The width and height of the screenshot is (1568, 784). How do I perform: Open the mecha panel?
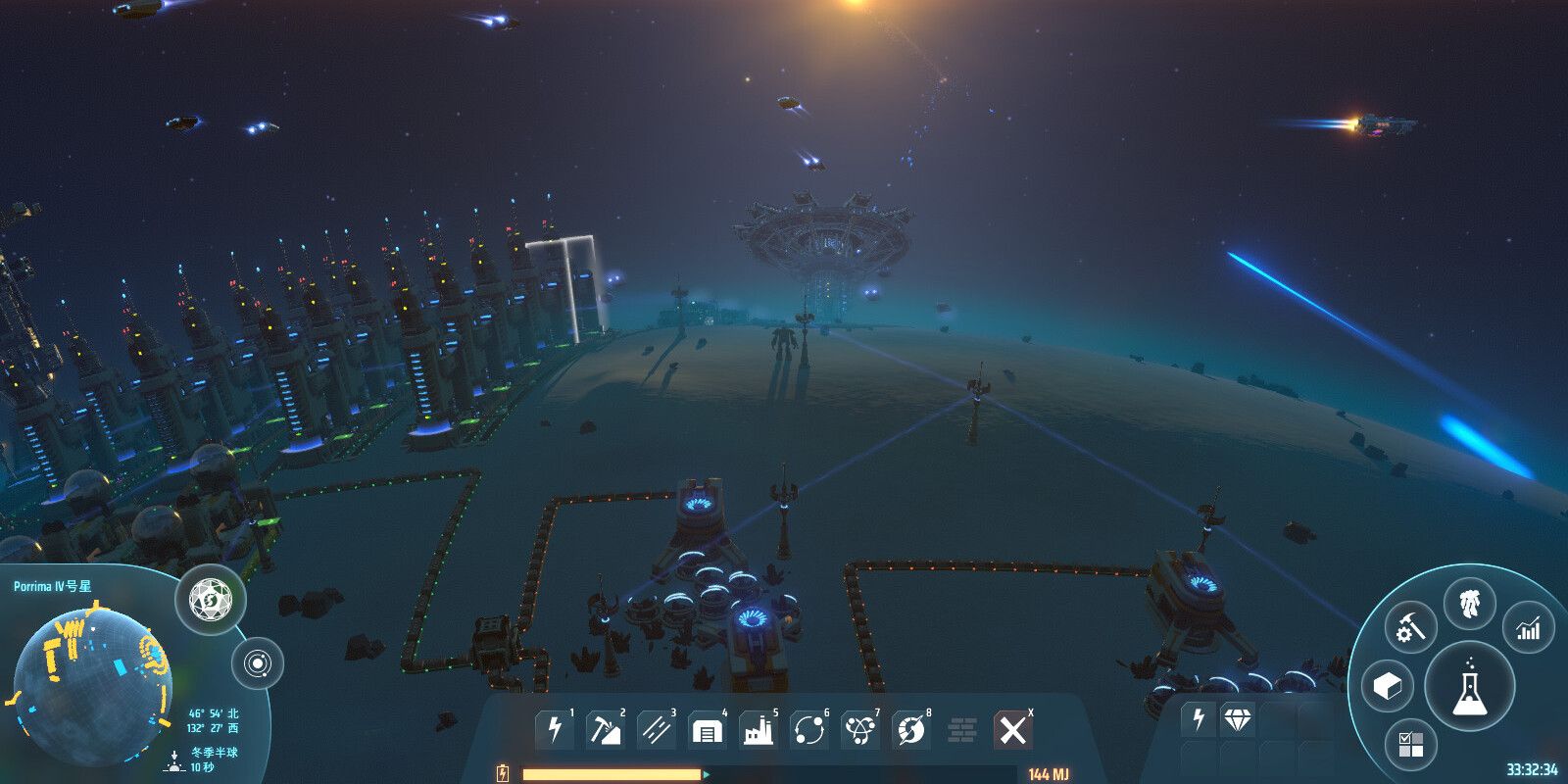point(1469,604)
